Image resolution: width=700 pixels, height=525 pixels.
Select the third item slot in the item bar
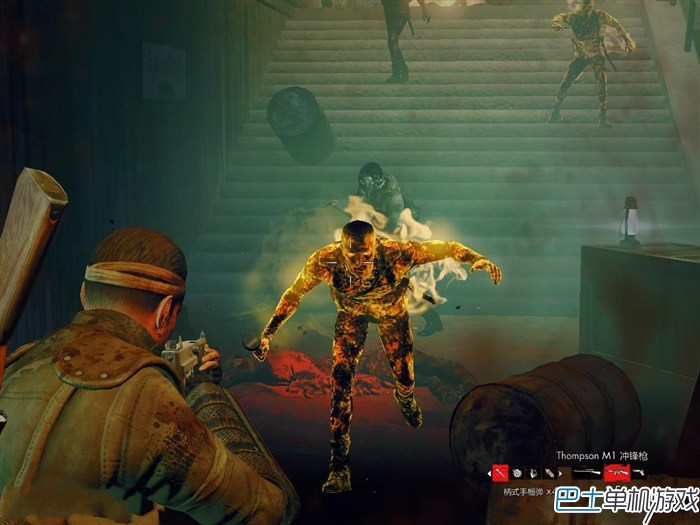pyautogui.click(x=534, y=472)
